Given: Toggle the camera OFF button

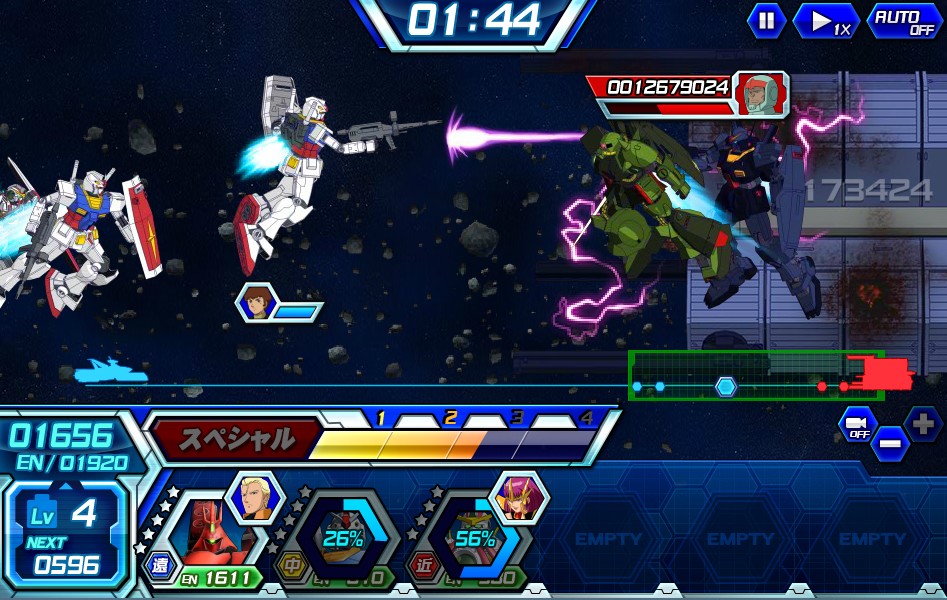Looking at the screenshot, I should pyautogui.click(x=857, y=424).
